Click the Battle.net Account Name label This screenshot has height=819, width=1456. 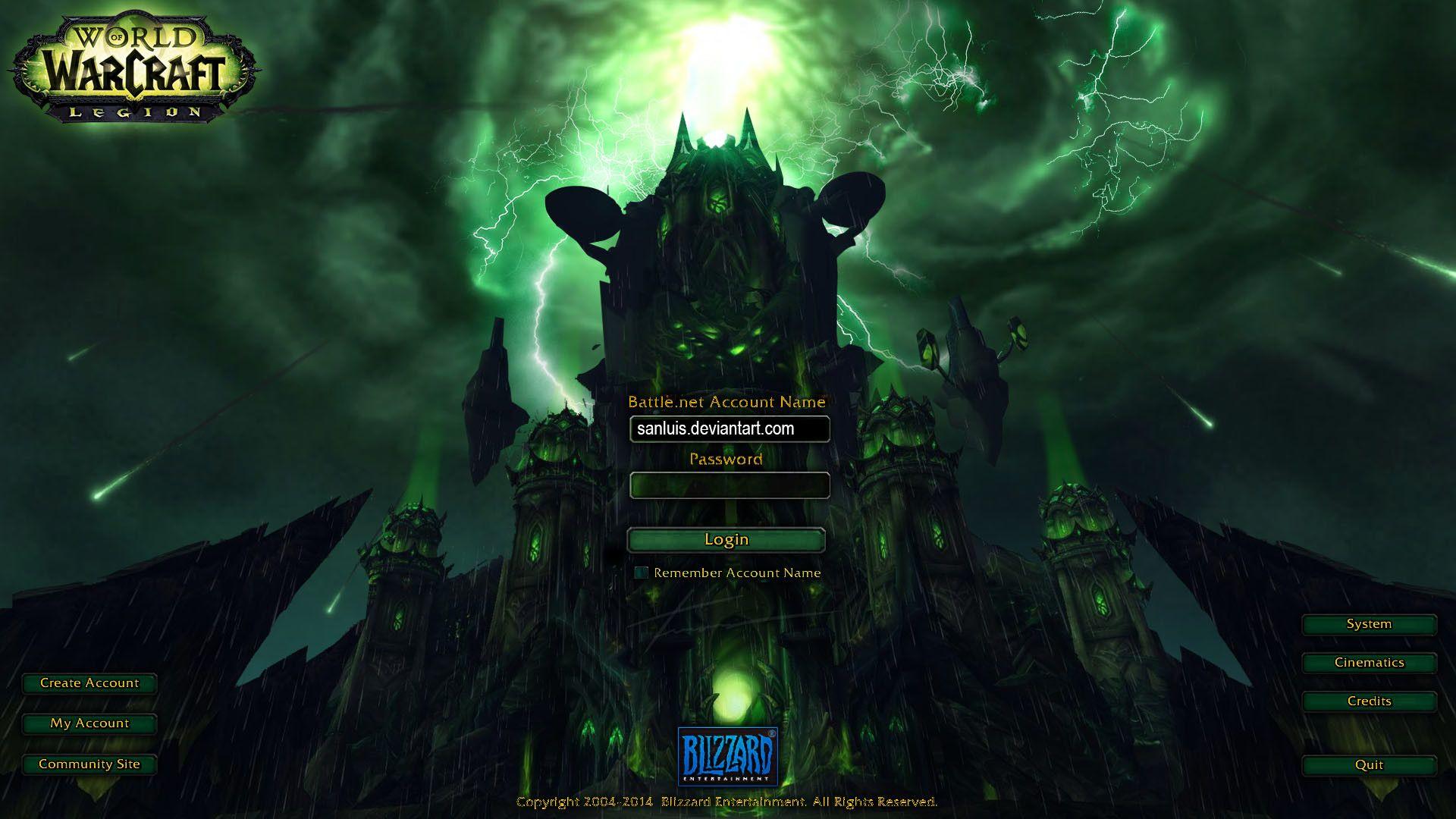726,403
